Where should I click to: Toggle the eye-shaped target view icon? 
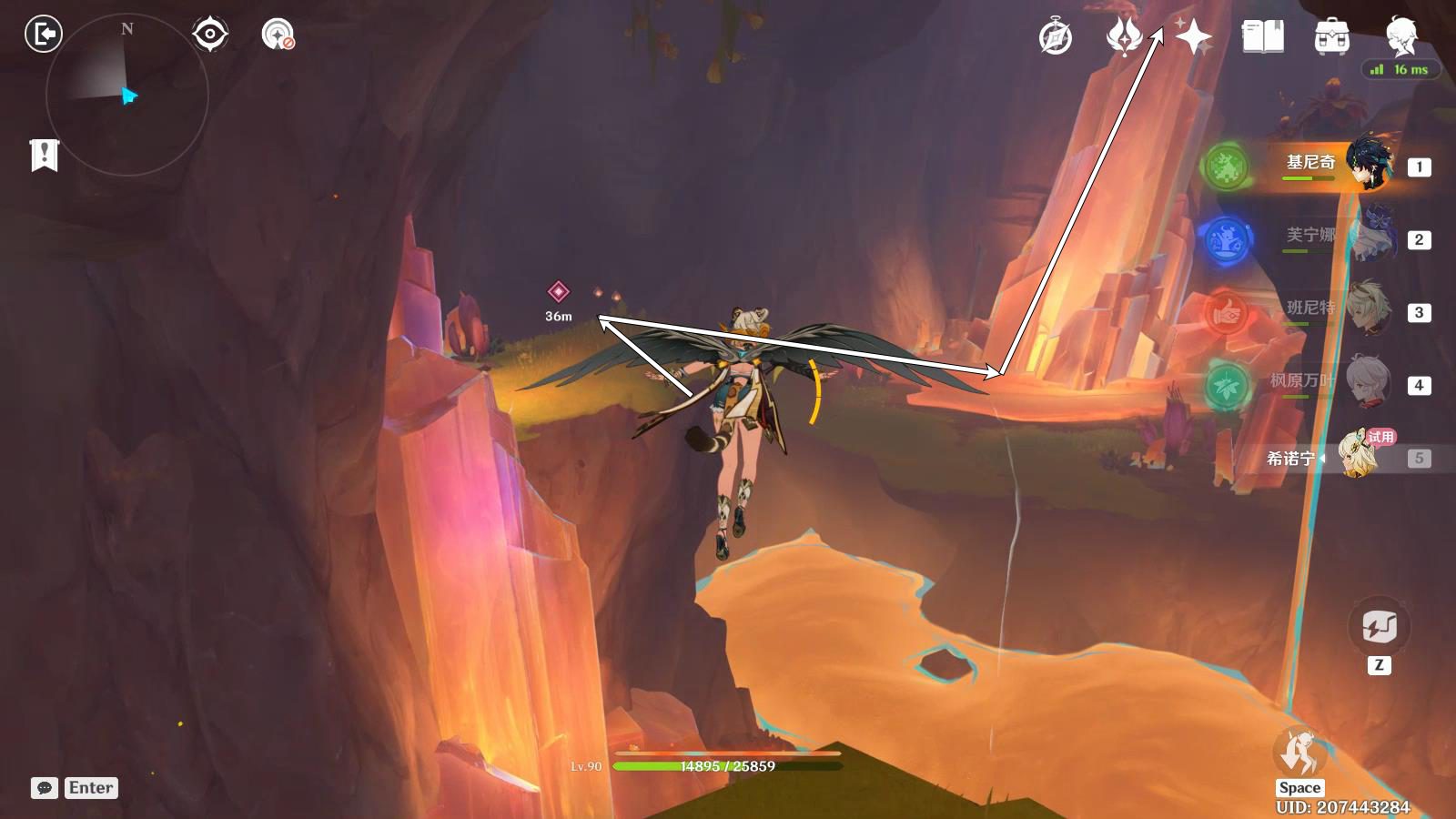[210, 35]
